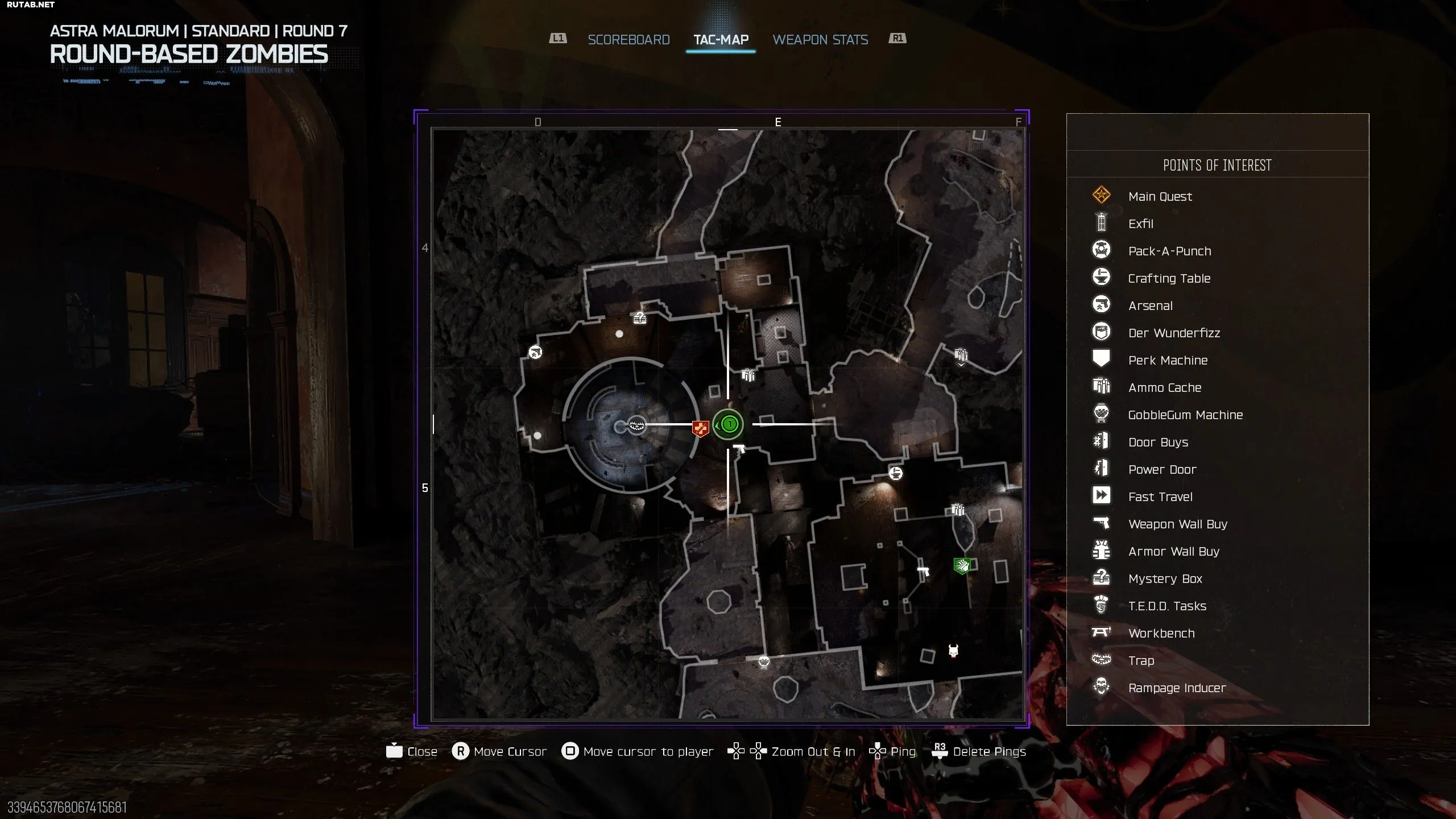Choose the Crafting Table marker on the map
Screen dimensions: 1456x819
(x=895, y=473)
